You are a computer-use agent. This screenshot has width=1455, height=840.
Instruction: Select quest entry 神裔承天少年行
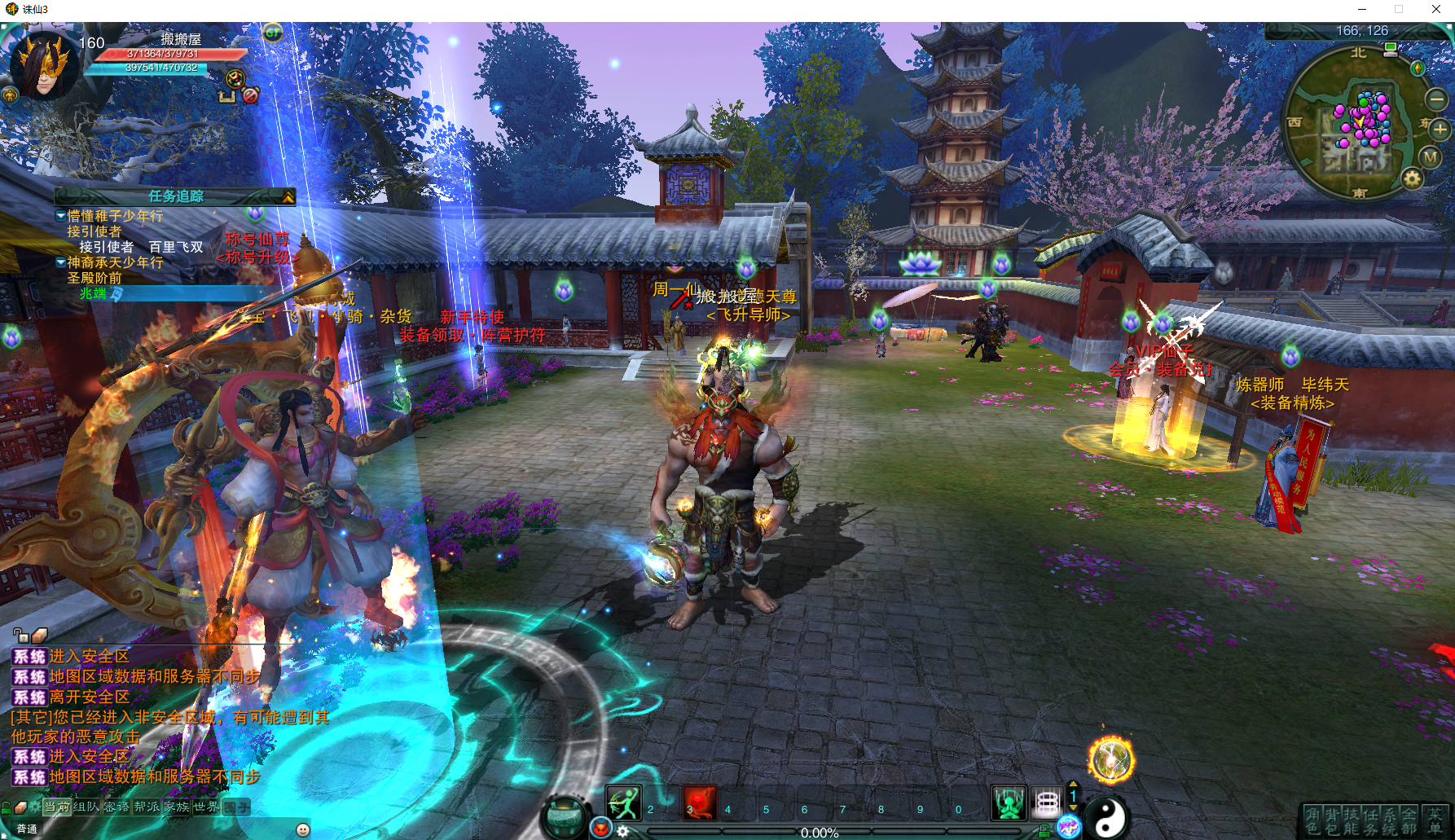coord(115,262)
